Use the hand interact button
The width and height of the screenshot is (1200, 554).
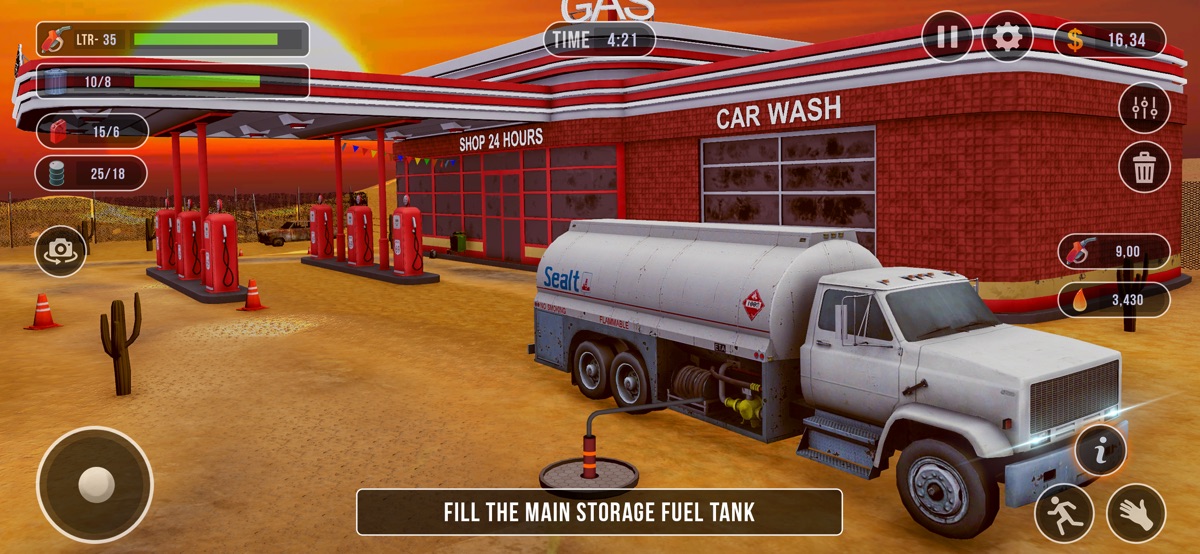tap(1136, 513)
